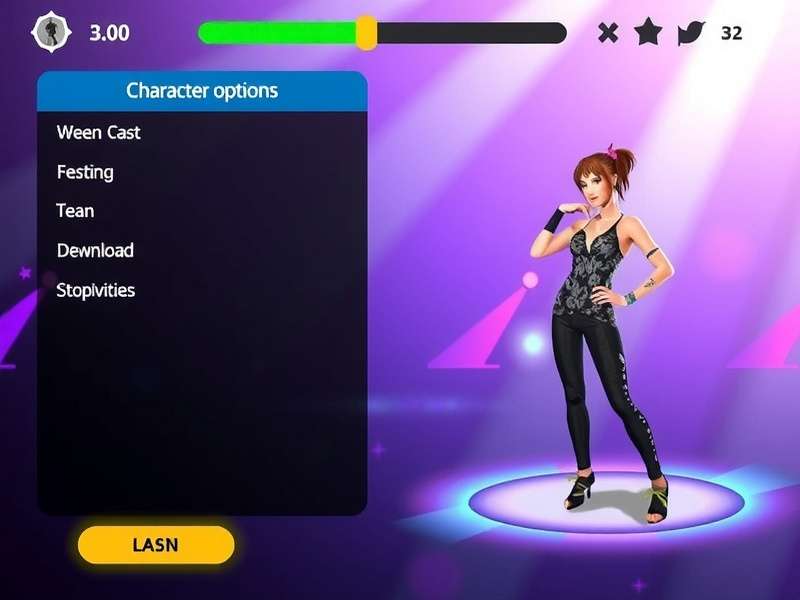Select the Ween Cast option
Screen dimensions: 800x600
99,132
